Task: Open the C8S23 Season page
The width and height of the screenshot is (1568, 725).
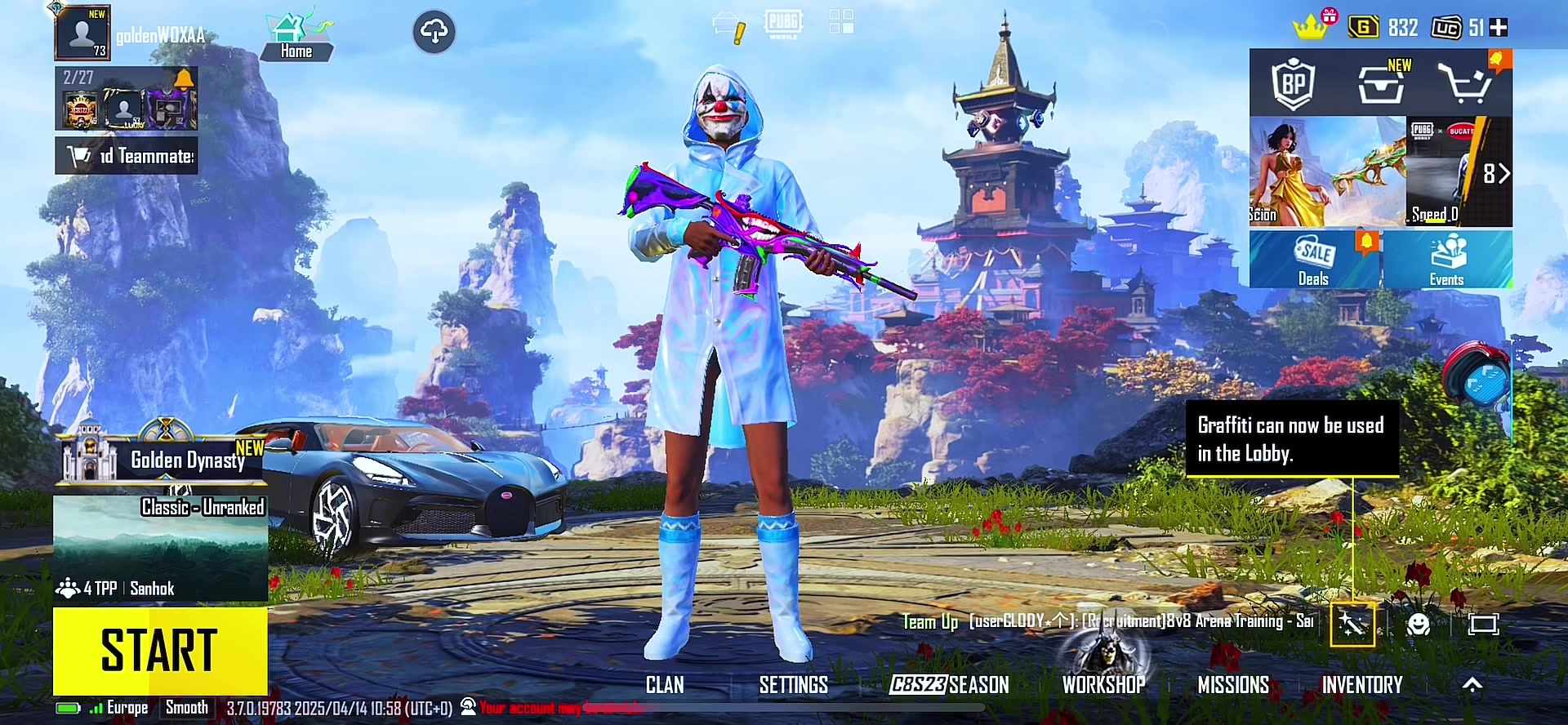Action: click(949, 685)
